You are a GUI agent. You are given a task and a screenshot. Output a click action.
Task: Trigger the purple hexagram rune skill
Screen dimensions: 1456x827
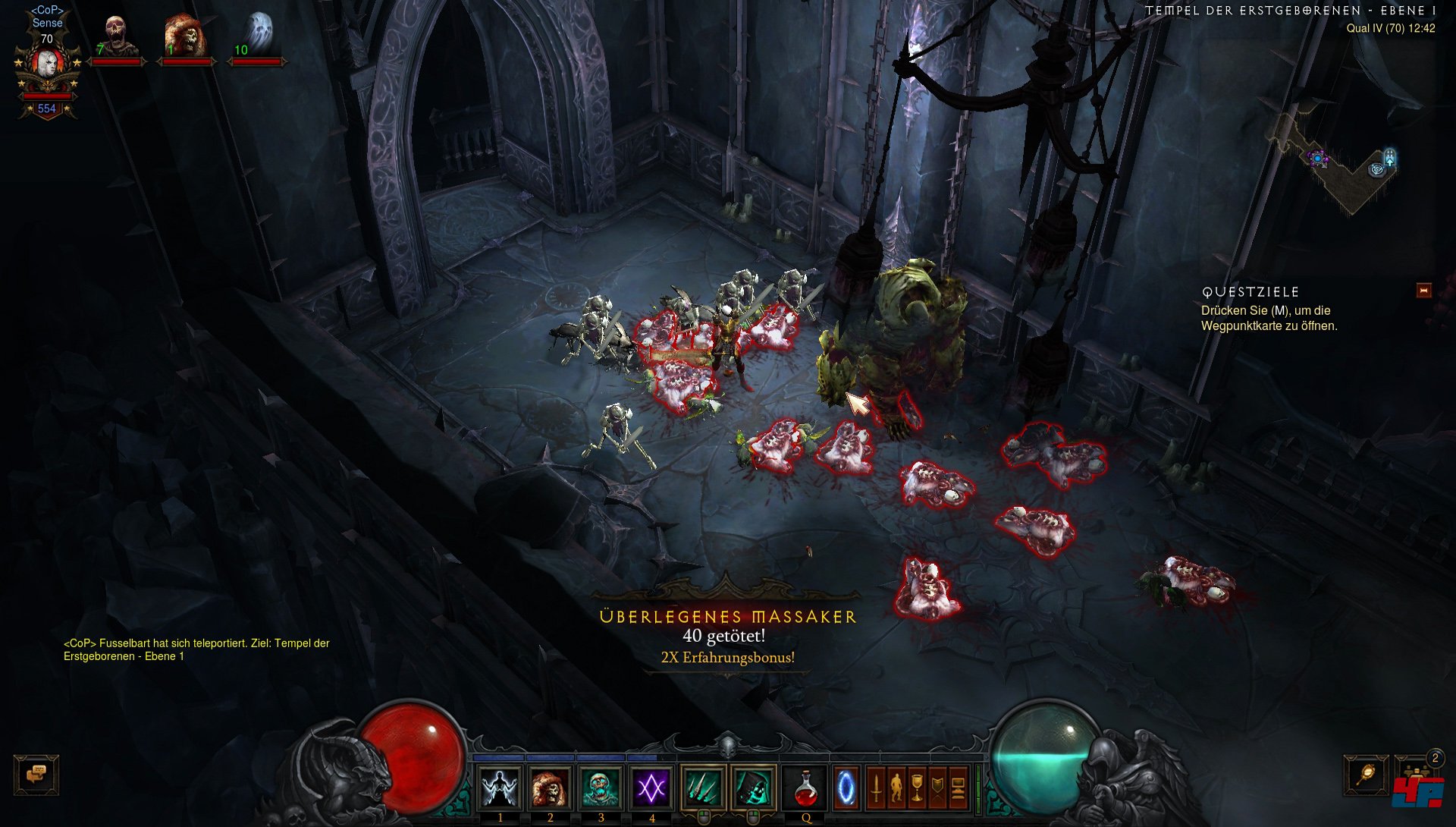point(651,788)
